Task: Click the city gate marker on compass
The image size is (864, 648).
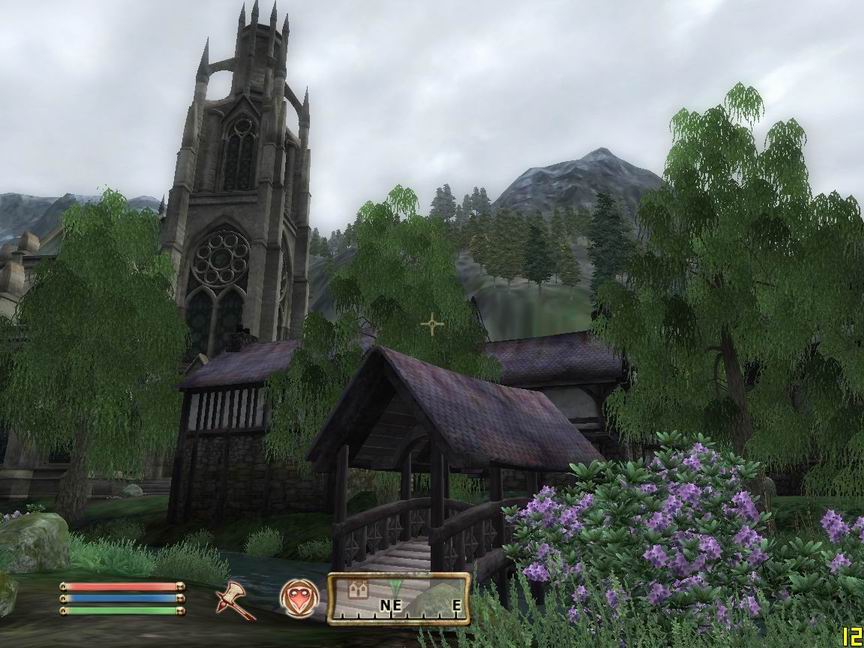Action: pyautogui.click(x=358, y=591)
